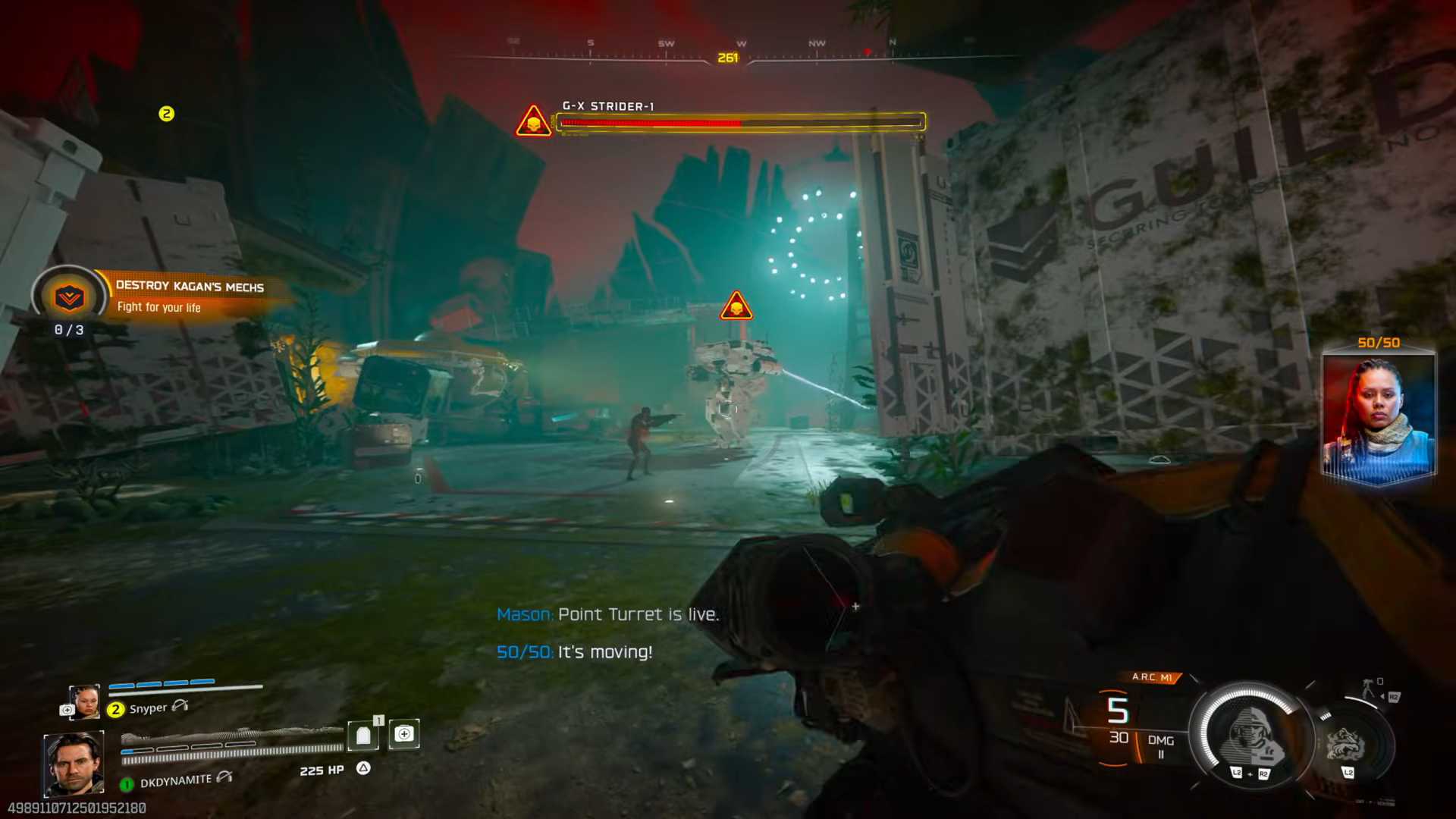Click the camera icon on Snyper's portrait

67,708
